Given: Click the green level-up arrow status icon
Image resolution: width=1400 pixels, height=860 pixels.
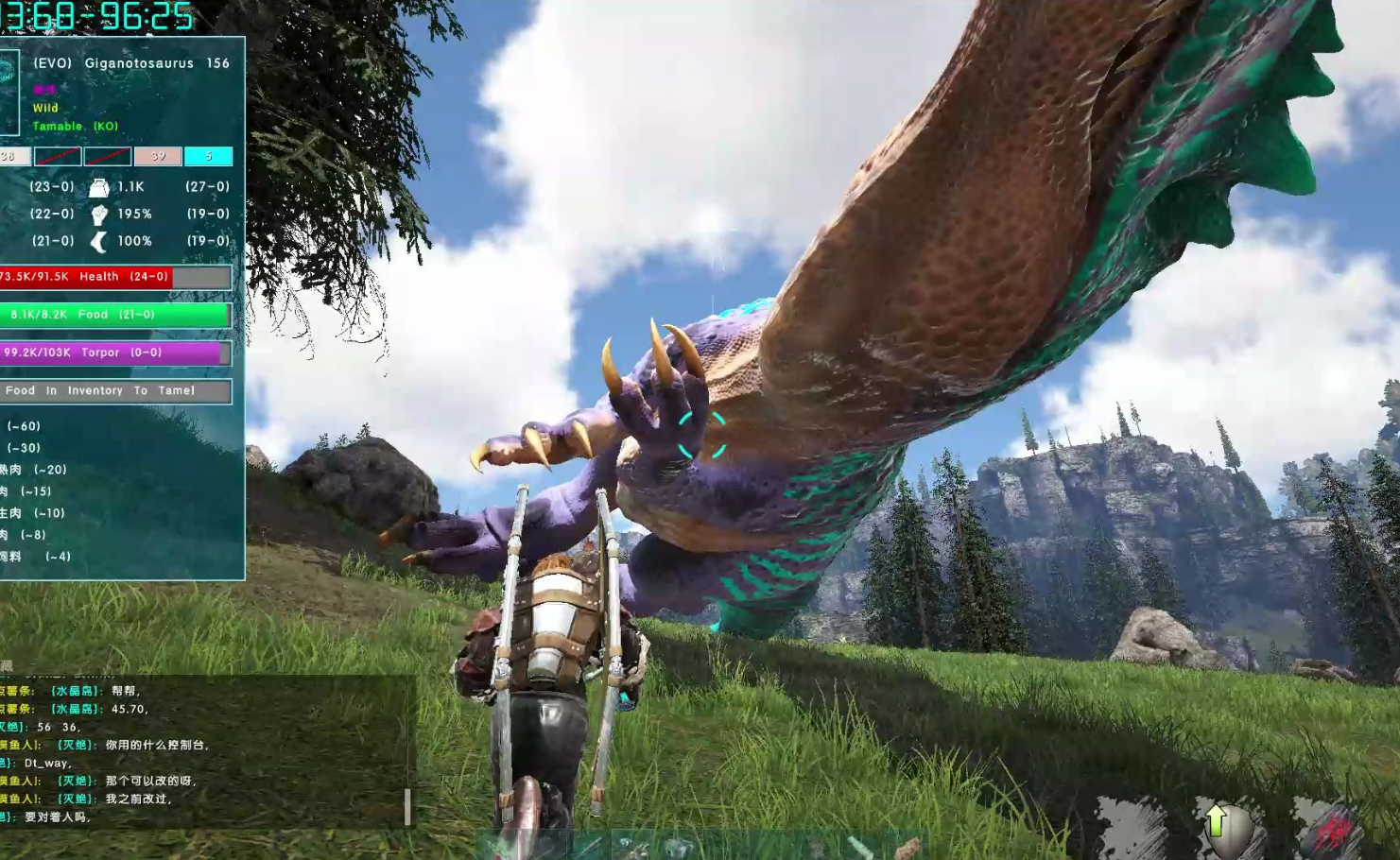Looking at the screenshot, I should (1217, 822).
